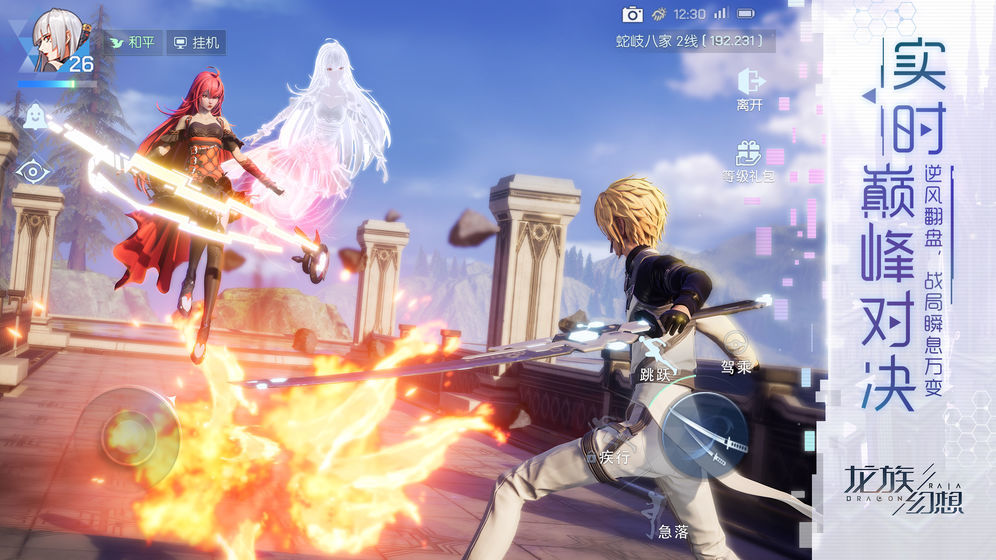Select the eye view icon
This screenshot has width=996, height=560.
coord(33,171)
